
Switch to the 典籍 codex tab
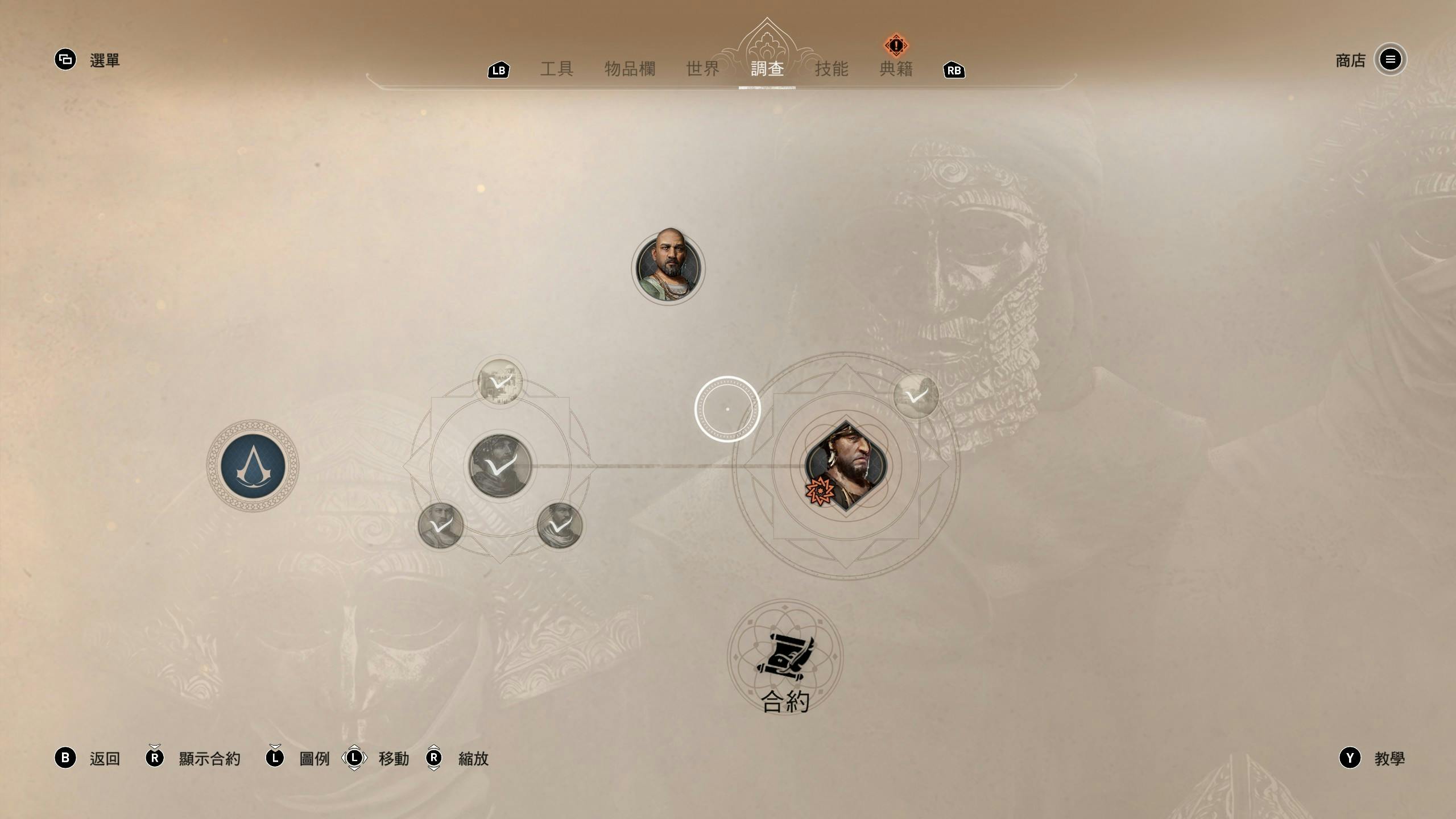(x=896, y=69)
